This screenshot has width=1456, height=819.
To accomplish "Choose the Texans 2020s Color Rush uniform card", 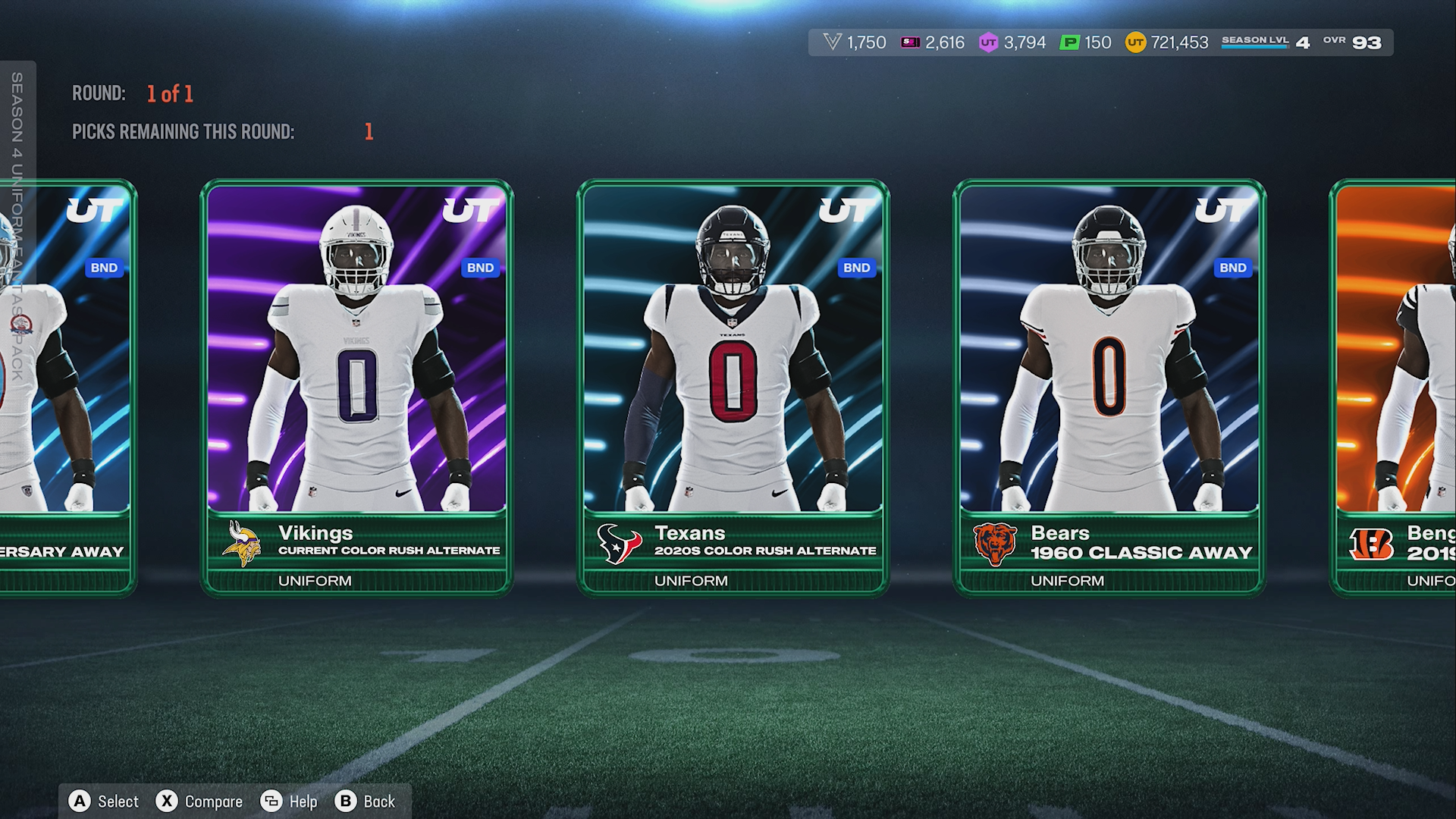I will tap(733, 387).
